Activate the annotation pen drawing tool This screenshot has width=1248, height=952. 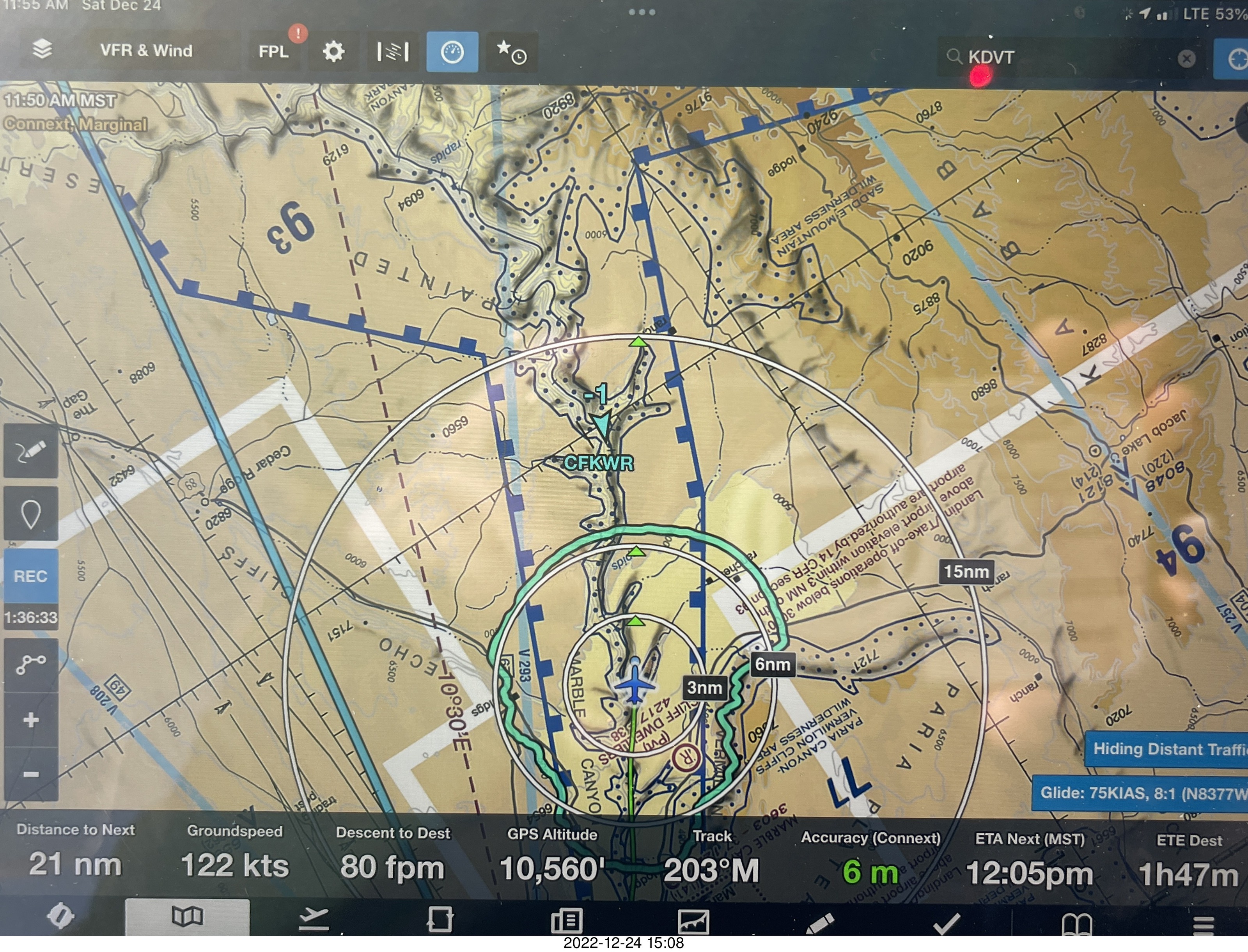(30, 452)
